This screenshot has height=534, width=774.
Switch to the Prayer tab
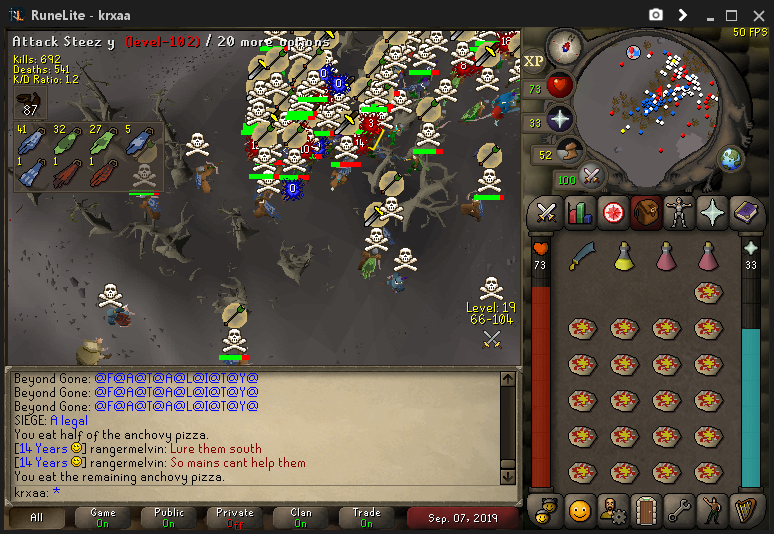point(714,212)
